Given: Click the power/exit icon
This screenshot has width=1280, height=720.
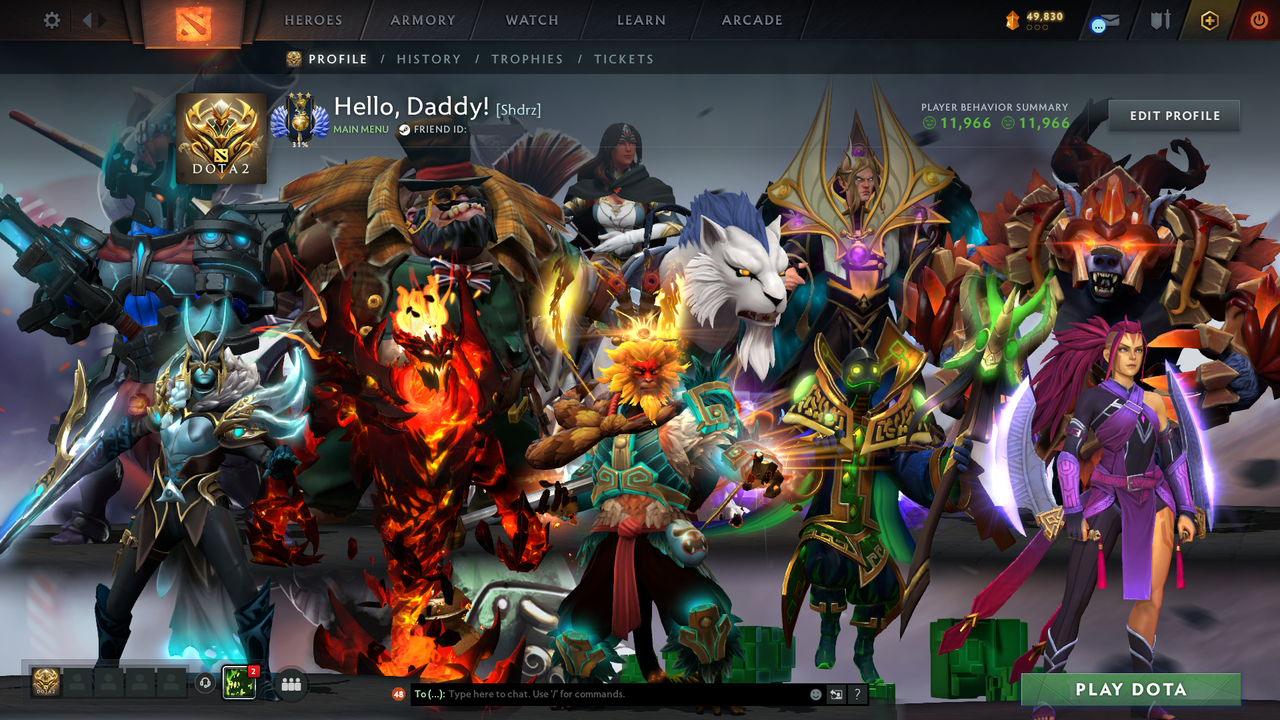Looking at the screenshot, I should coord(1260,18).
